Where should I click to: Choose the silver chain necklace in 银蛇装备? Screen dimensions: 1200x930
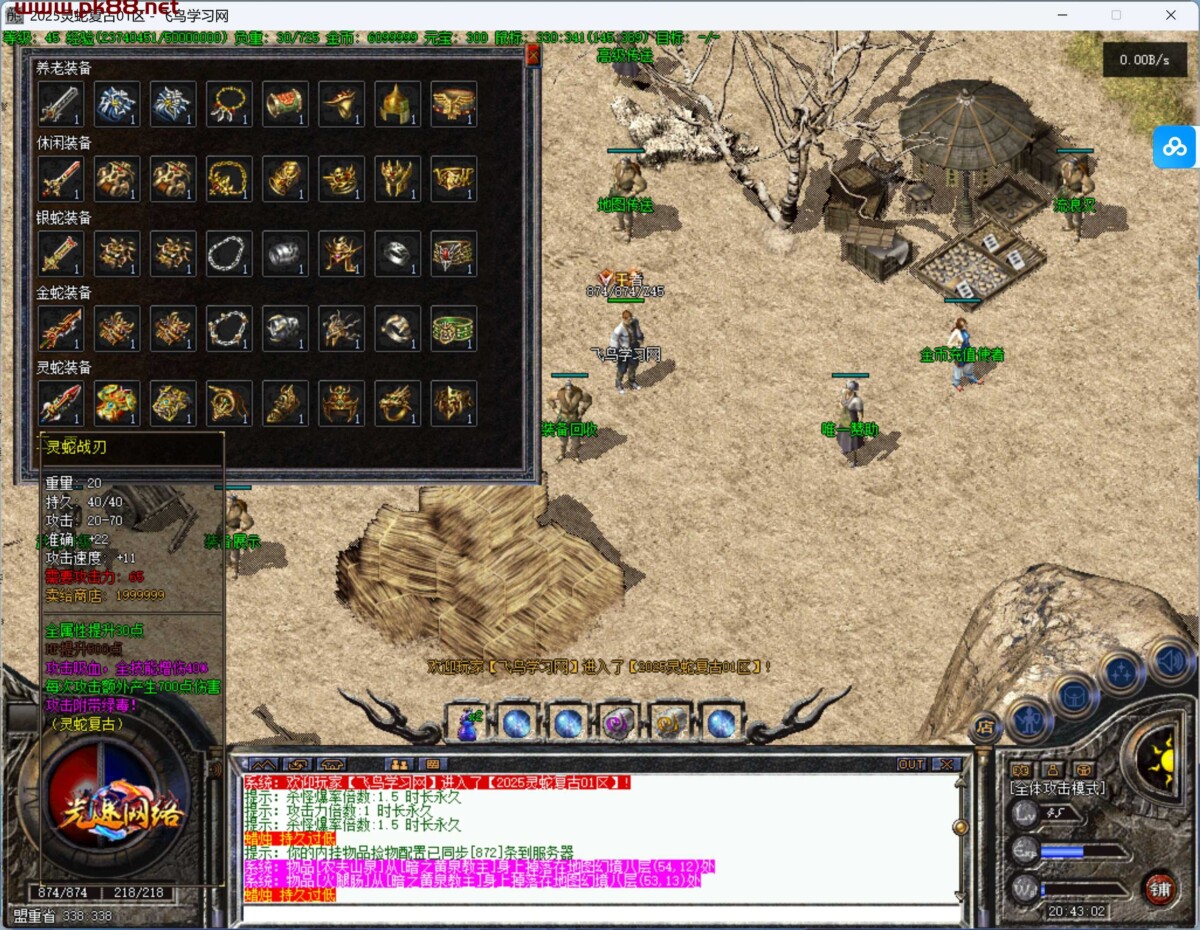click(x=229, y=254)
